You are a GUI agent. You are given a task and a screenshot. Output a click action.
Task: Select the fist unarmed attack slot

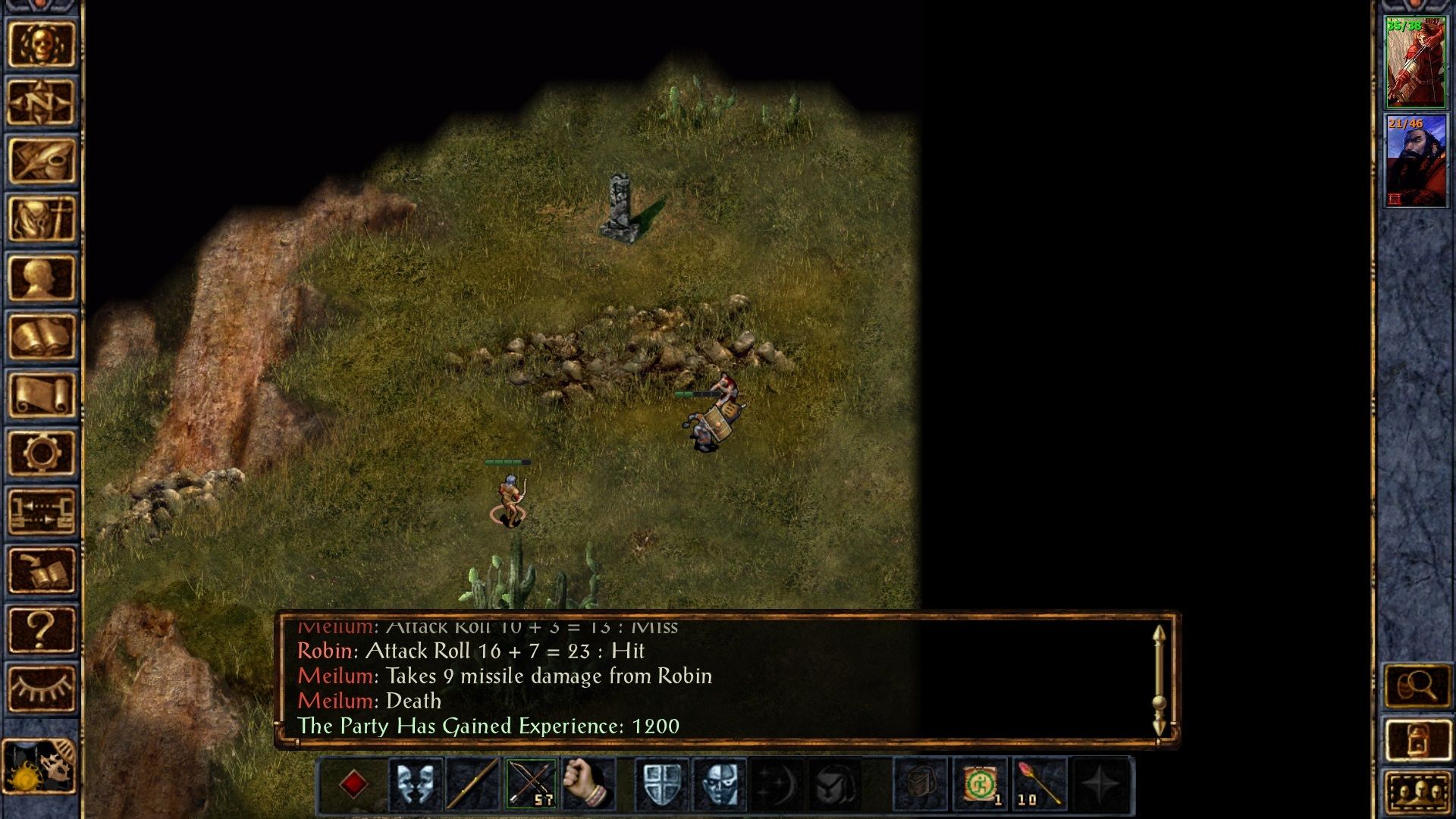tap(588, 783)
